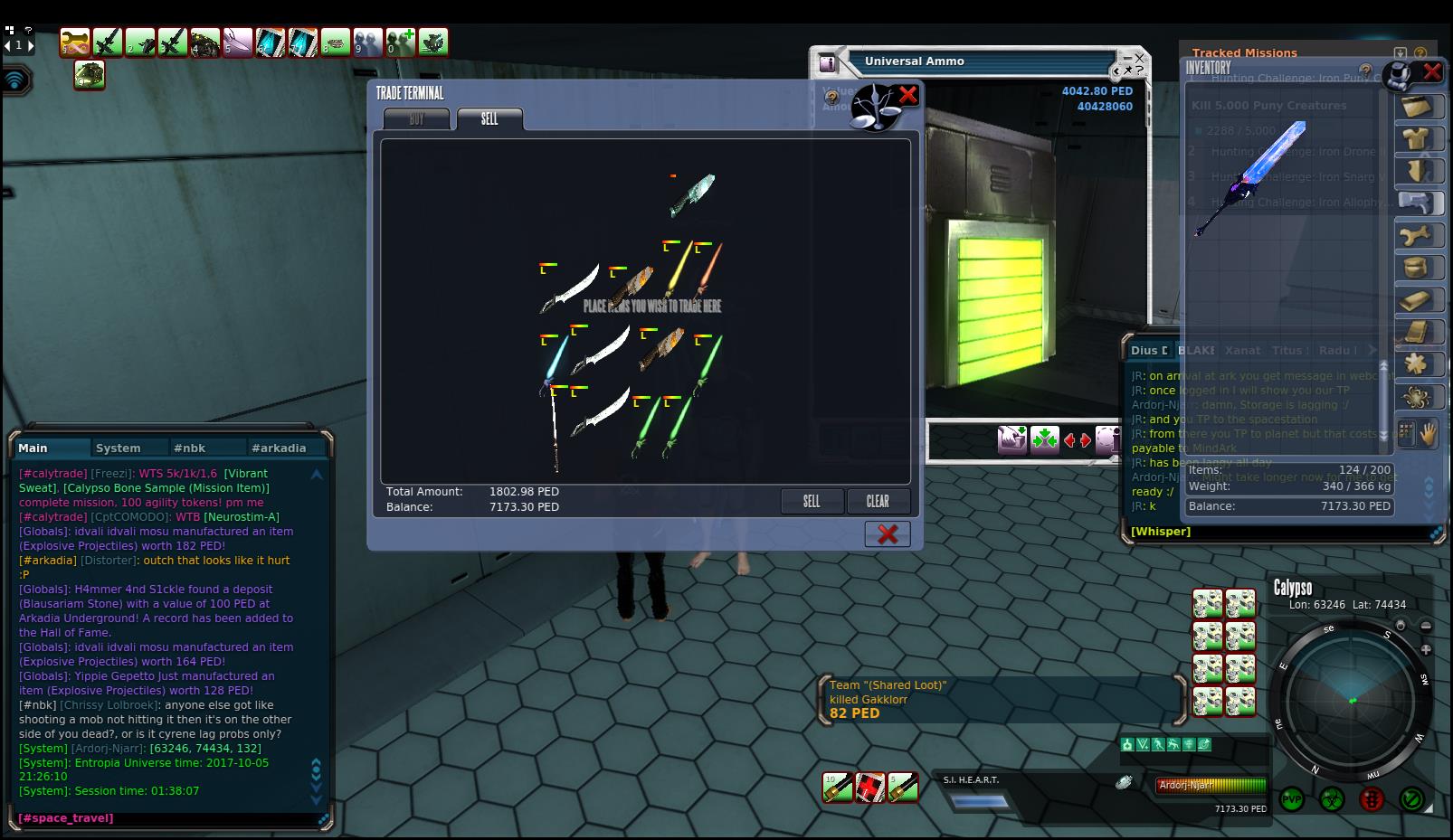Open the clothing category in inventory
This screenshot has width=1453, height=840.
click(1416, 138)
